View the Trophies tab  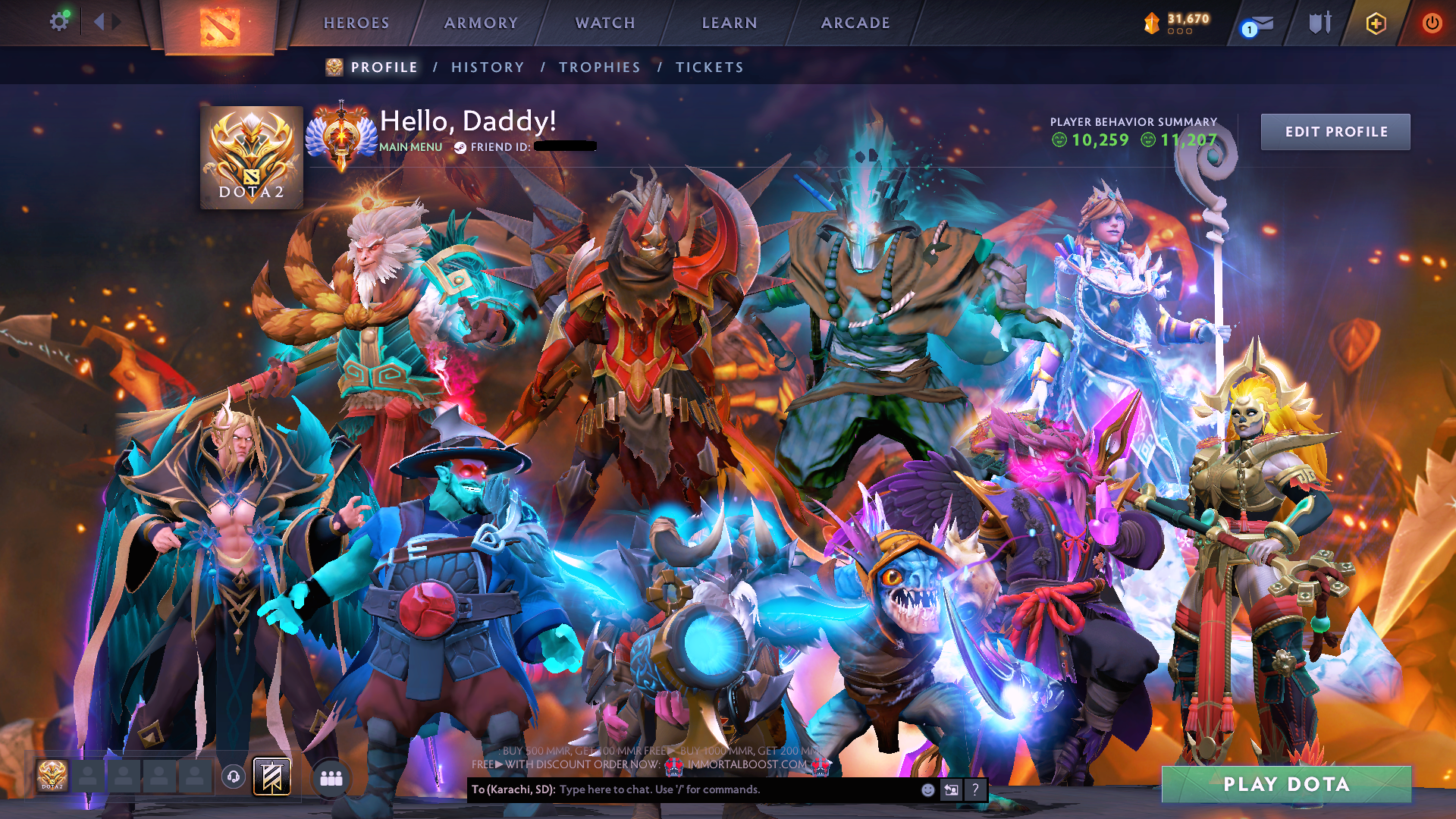pyautogui.click(x=600, y=67)
